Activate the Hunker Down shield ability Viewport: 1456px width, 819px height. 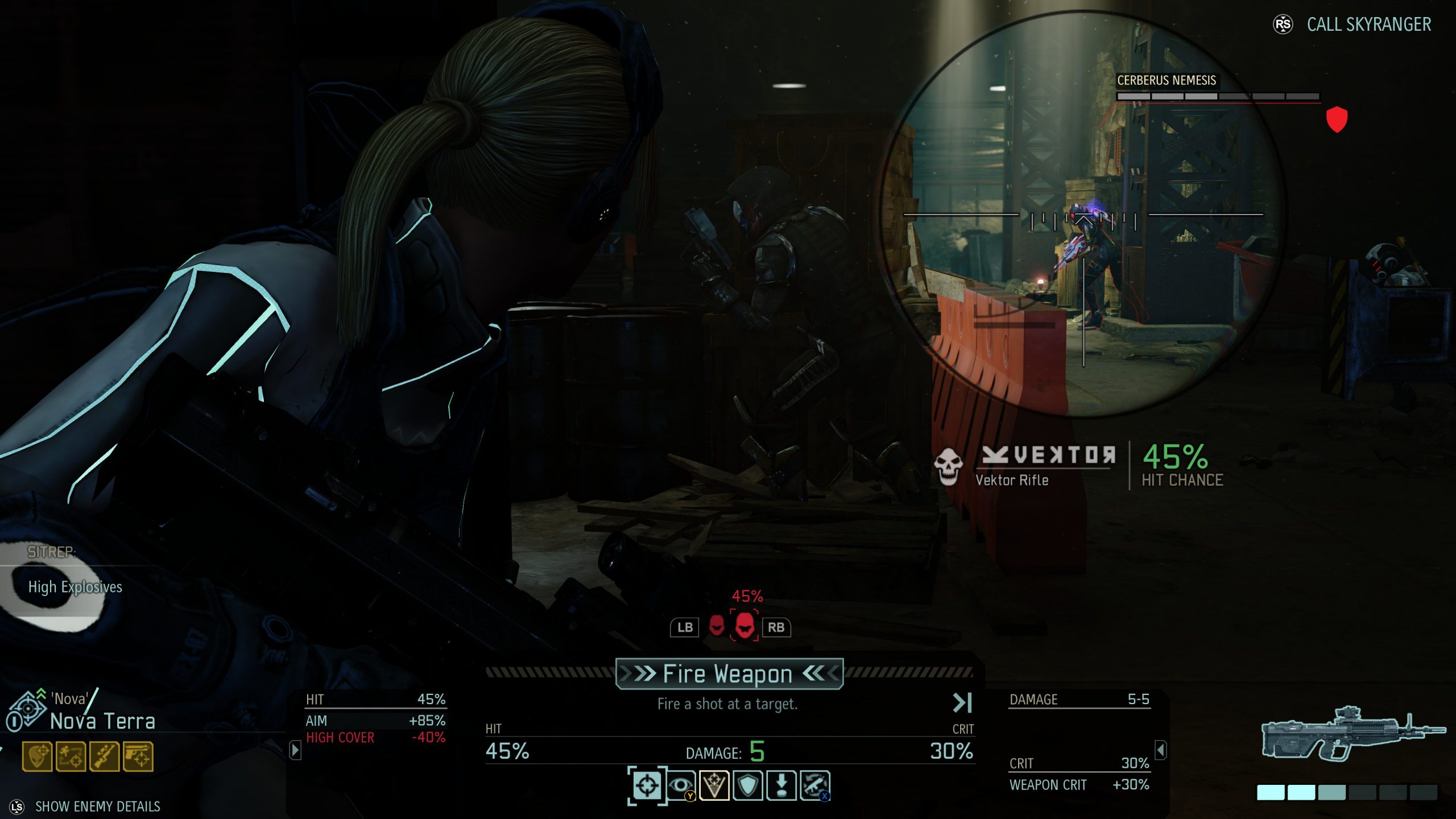(x=748, y=785)
